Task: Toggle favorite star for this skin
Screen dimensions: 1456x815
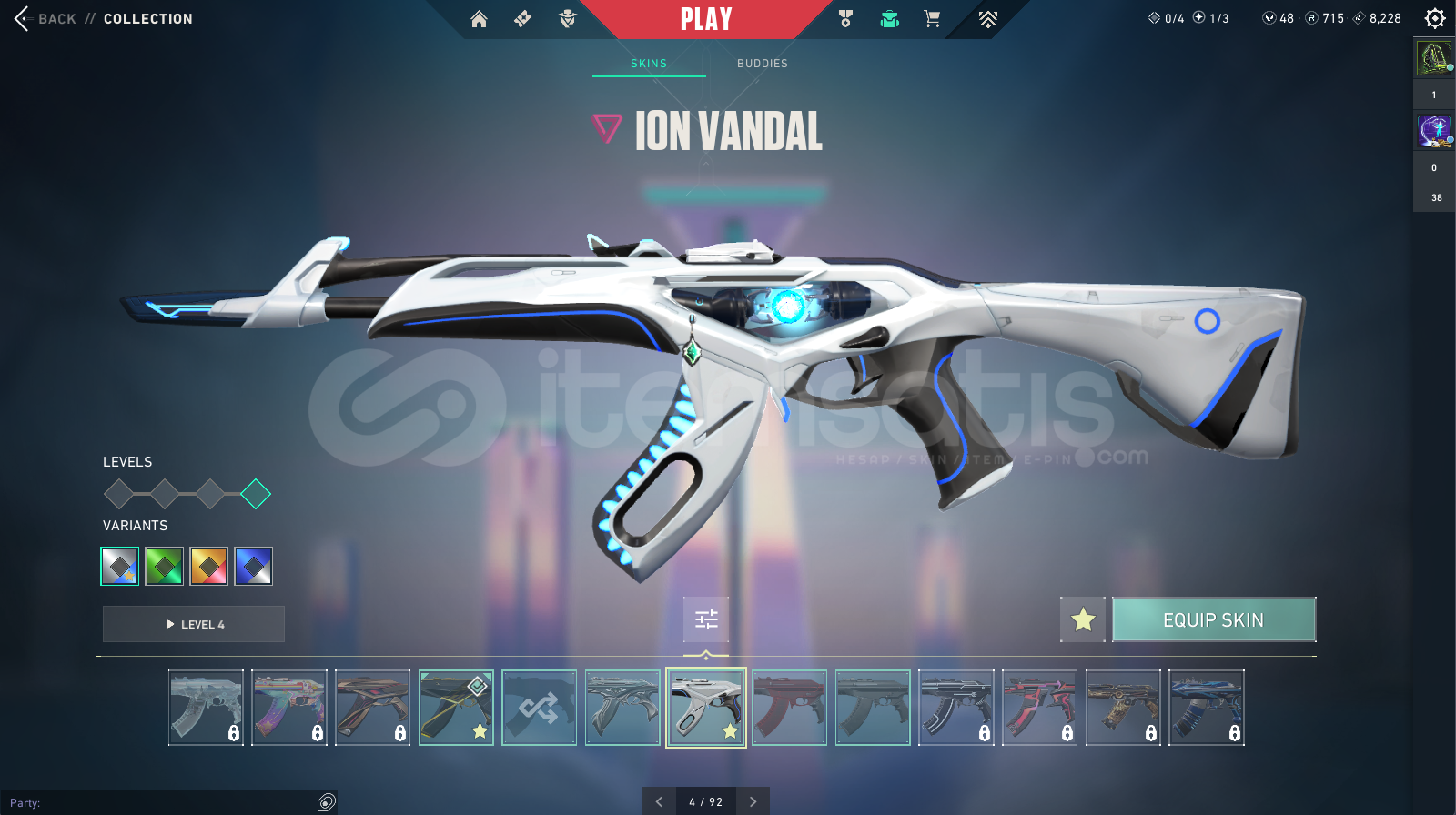Action: tap(1083, 620)
